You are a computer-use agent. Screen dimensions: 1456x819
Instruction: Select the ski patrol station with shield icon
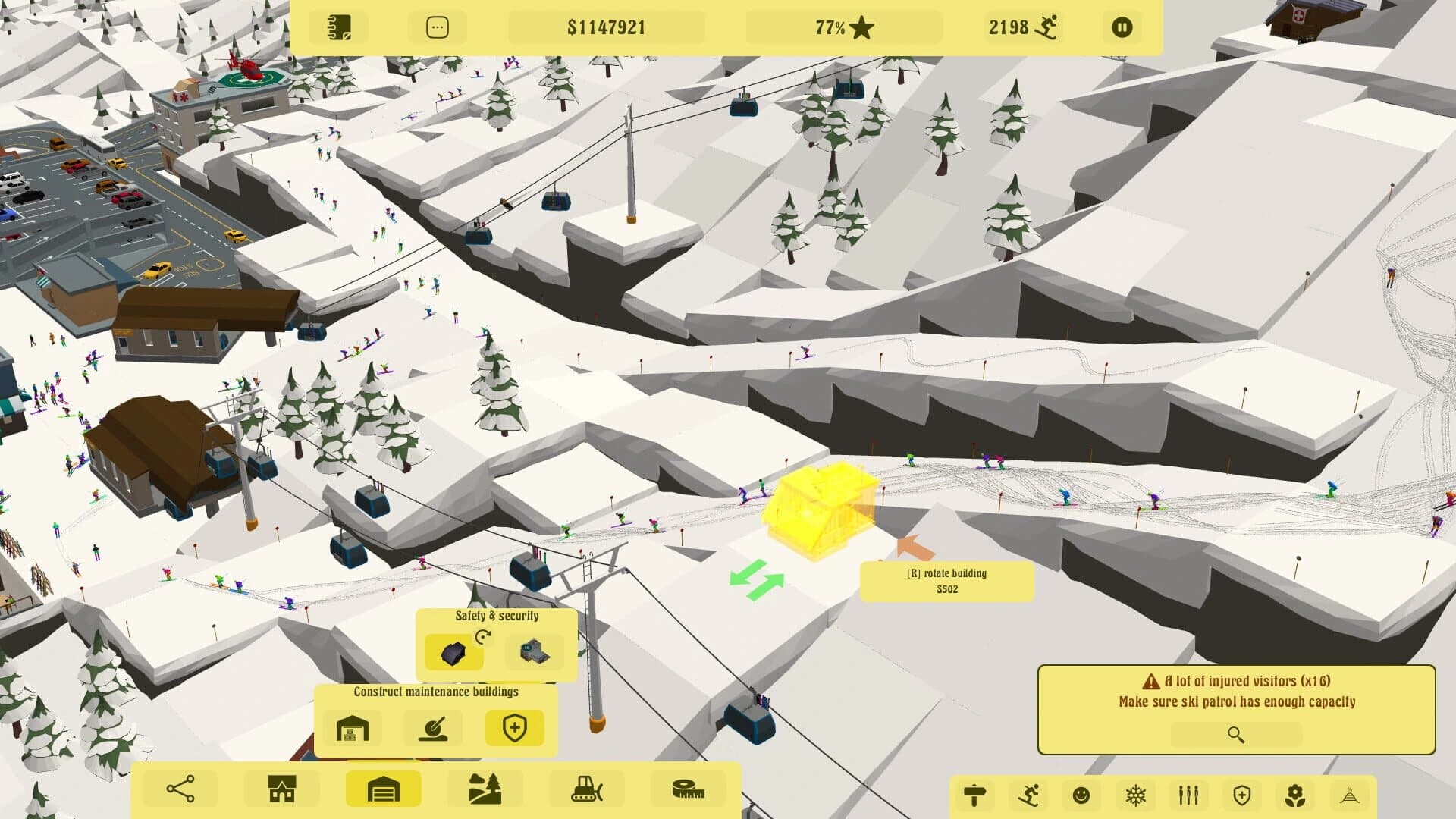point(516,726)
